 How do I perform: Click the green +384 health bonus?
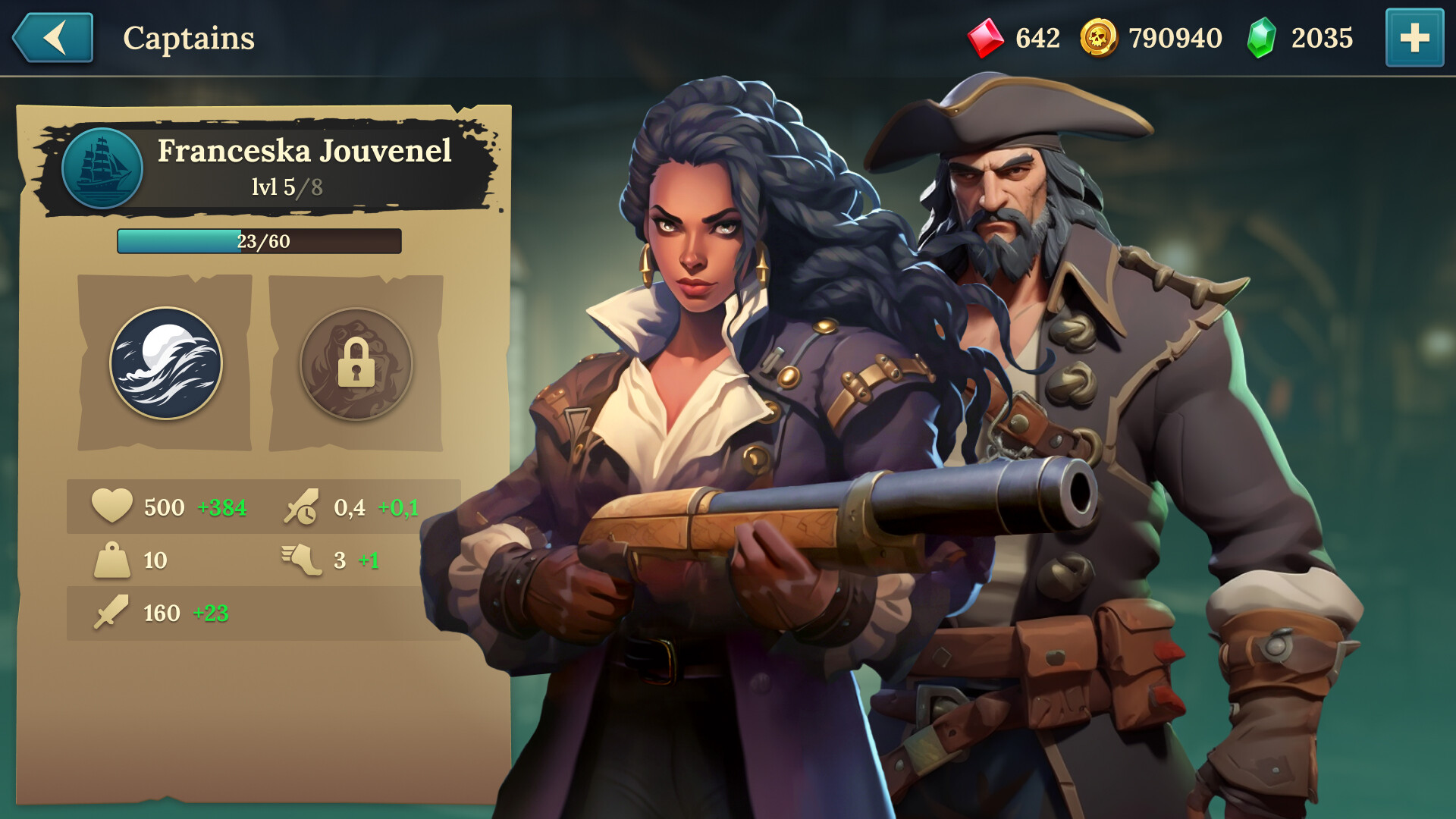pyautogui.click(x=221, y=507)
